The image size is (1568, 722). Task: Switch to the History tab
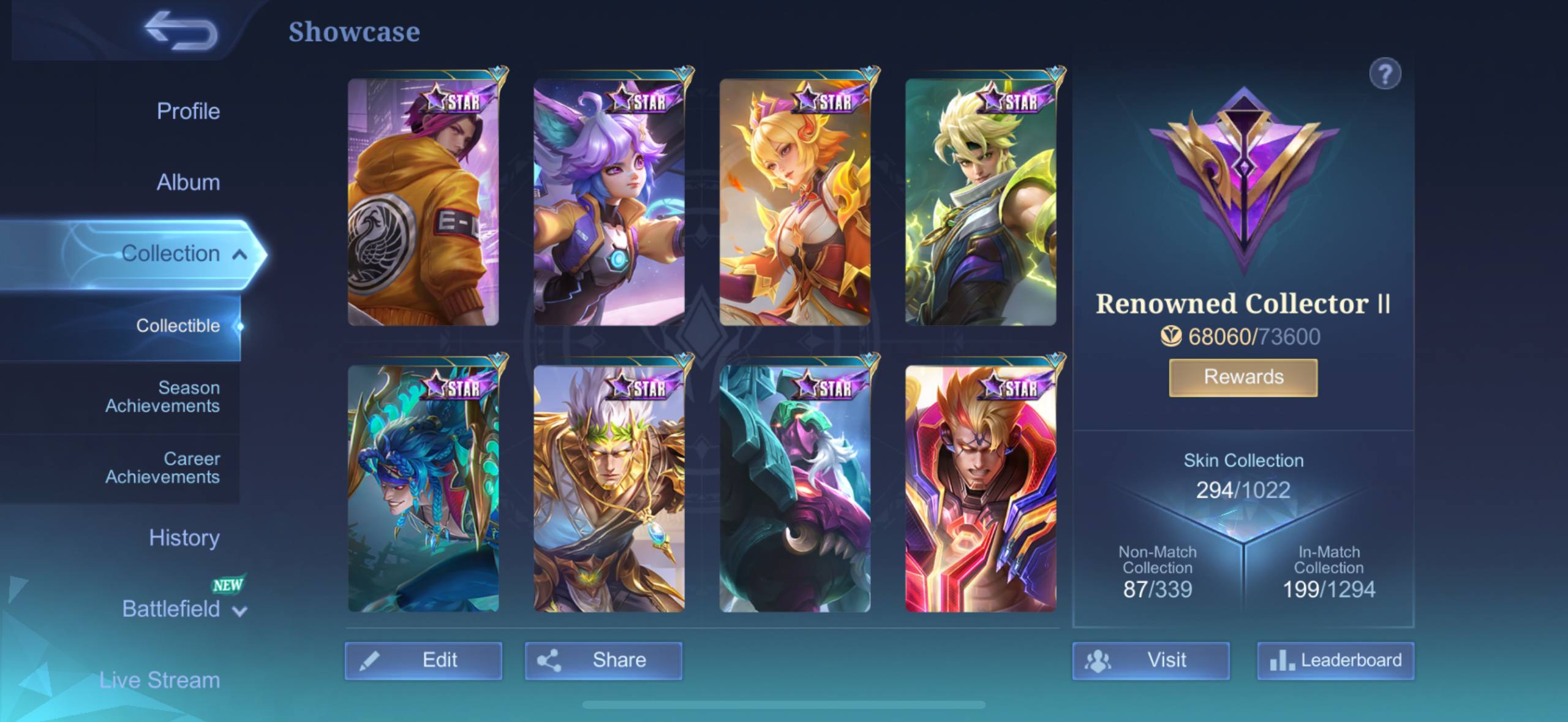click(184, 538)
